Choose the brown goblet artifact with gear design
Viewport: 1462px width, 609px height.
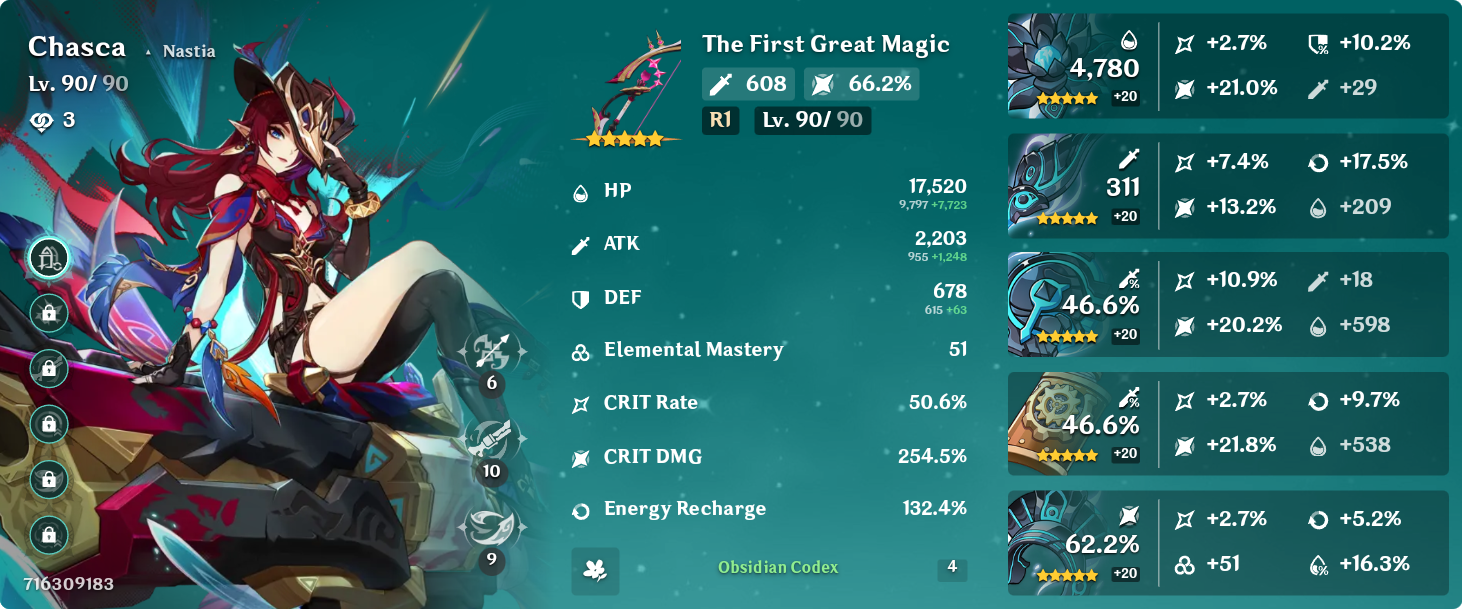click(1048, 423)
